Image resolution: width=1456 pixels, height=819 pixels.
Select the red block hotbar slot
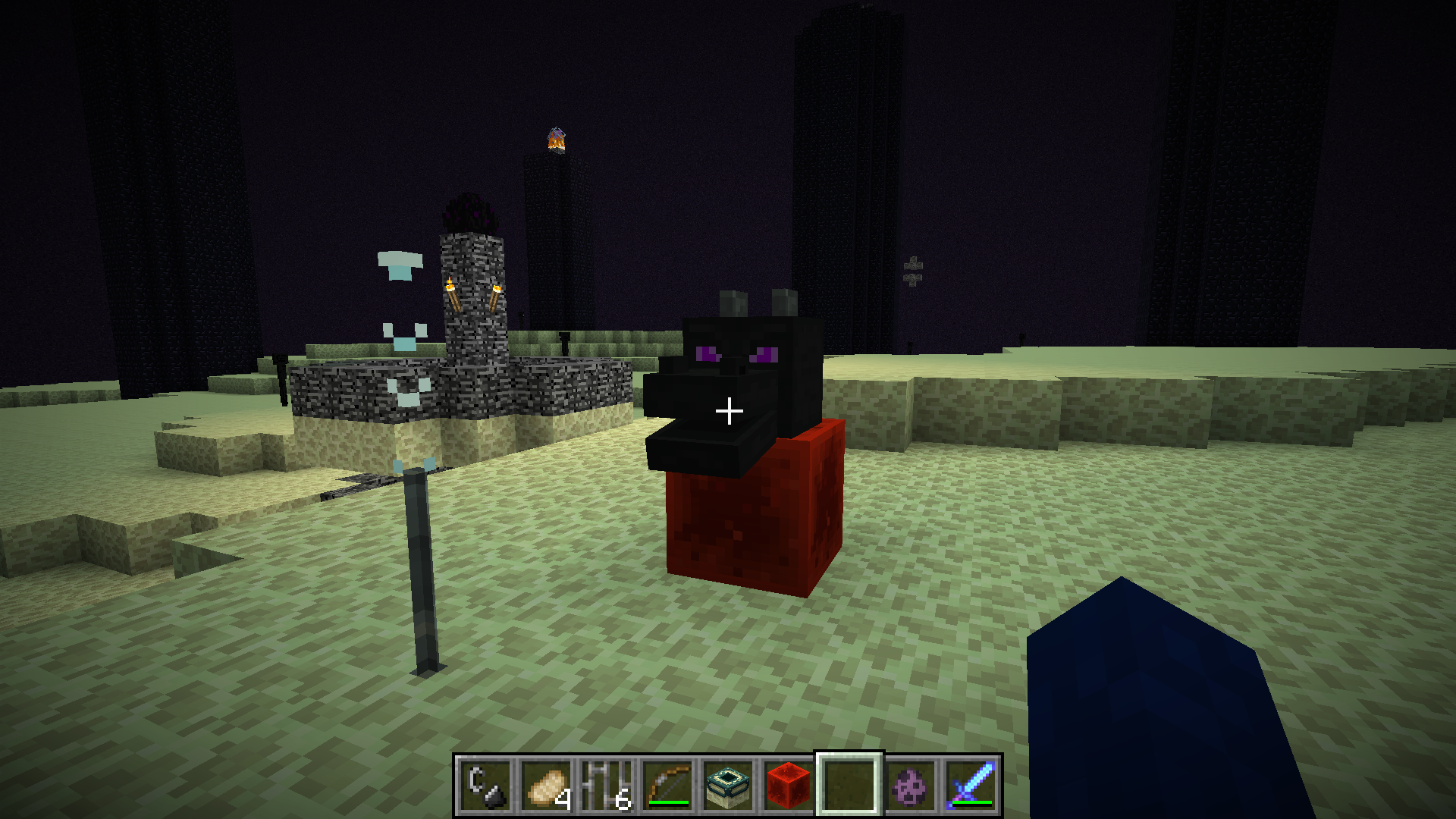(789, 786)
